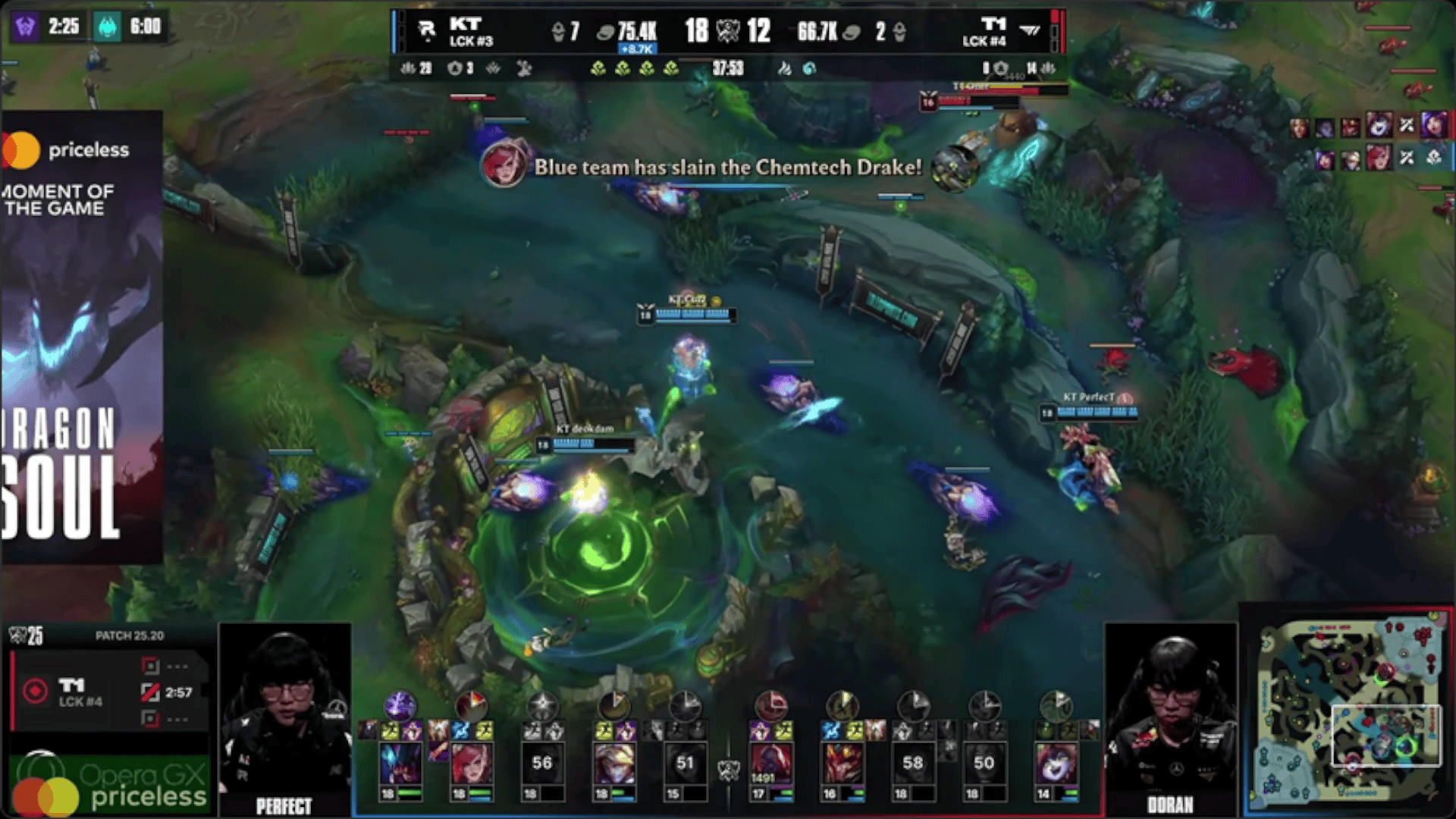Select the blonde champion portrait at level 18
The height and width of the screenshot is (819, 1456).
613,763
